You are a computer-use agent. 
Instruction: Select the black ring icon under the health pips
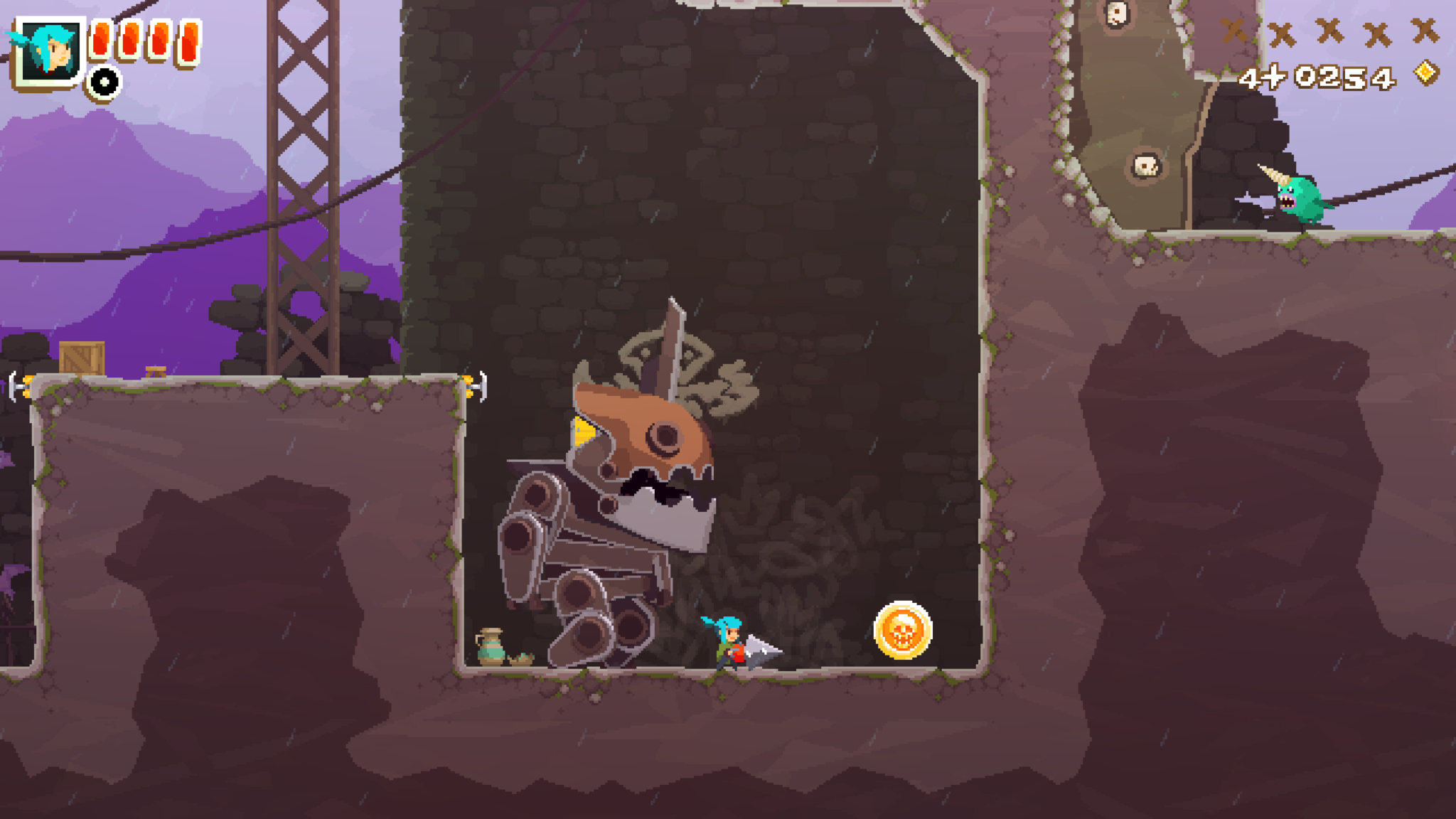(x=105, y=82)
